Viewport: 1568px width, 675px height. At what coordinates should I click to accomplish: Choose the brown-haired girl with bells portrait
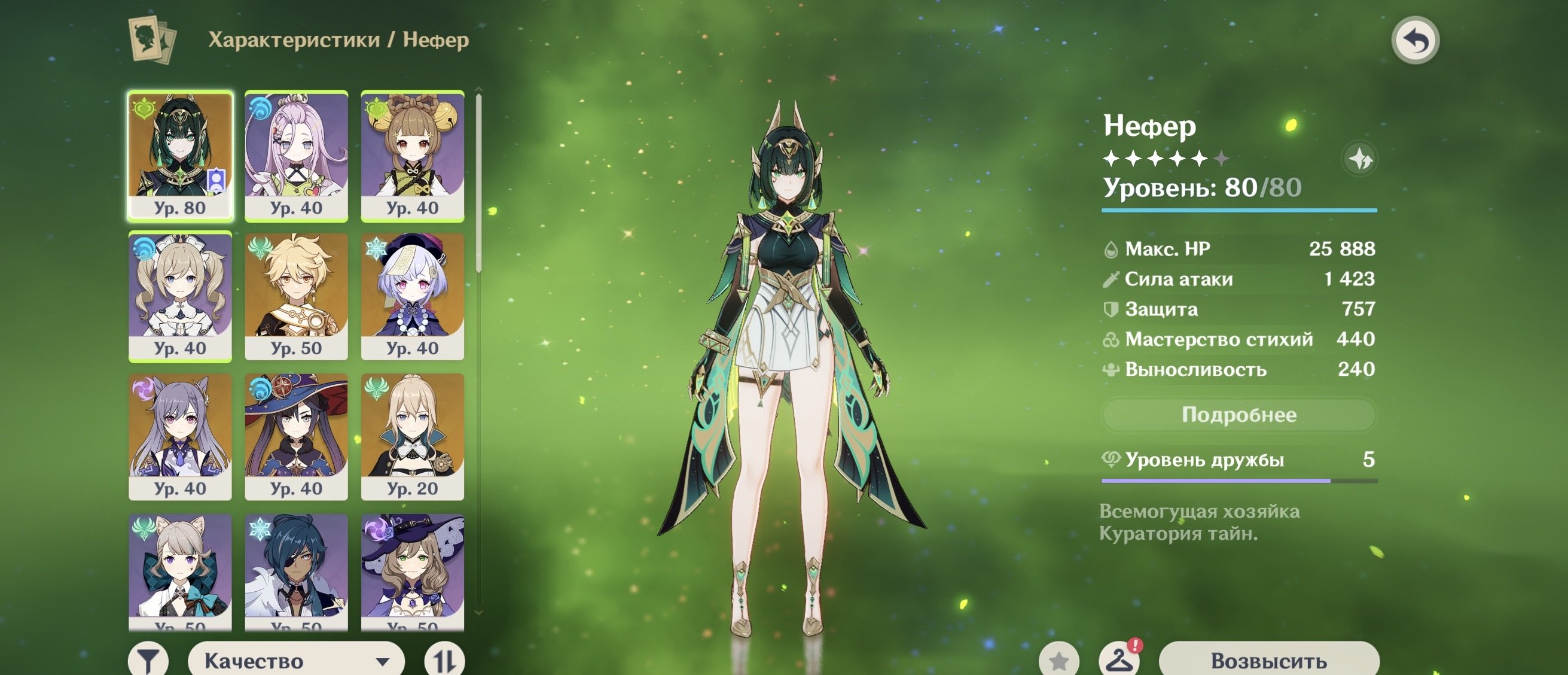pos(413,155)
